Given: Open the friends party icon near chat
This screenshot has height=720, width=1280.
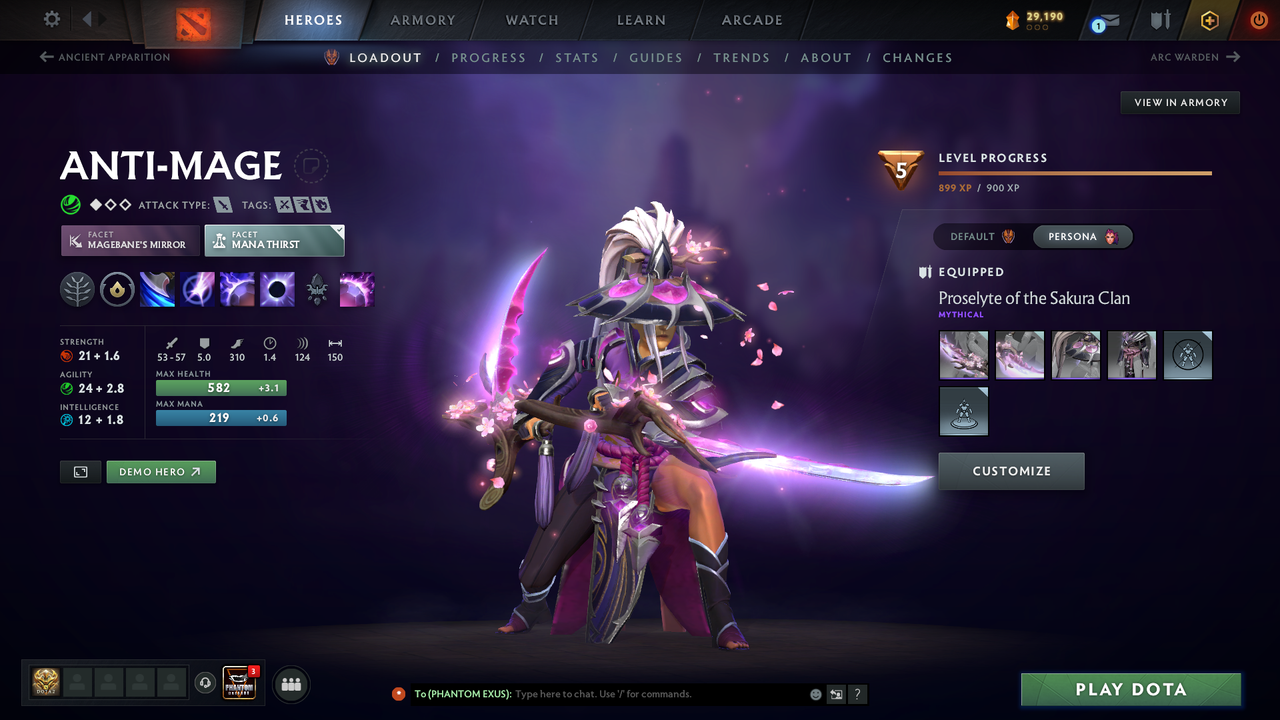Looking at the screenshot, I should tap(289, 683).
